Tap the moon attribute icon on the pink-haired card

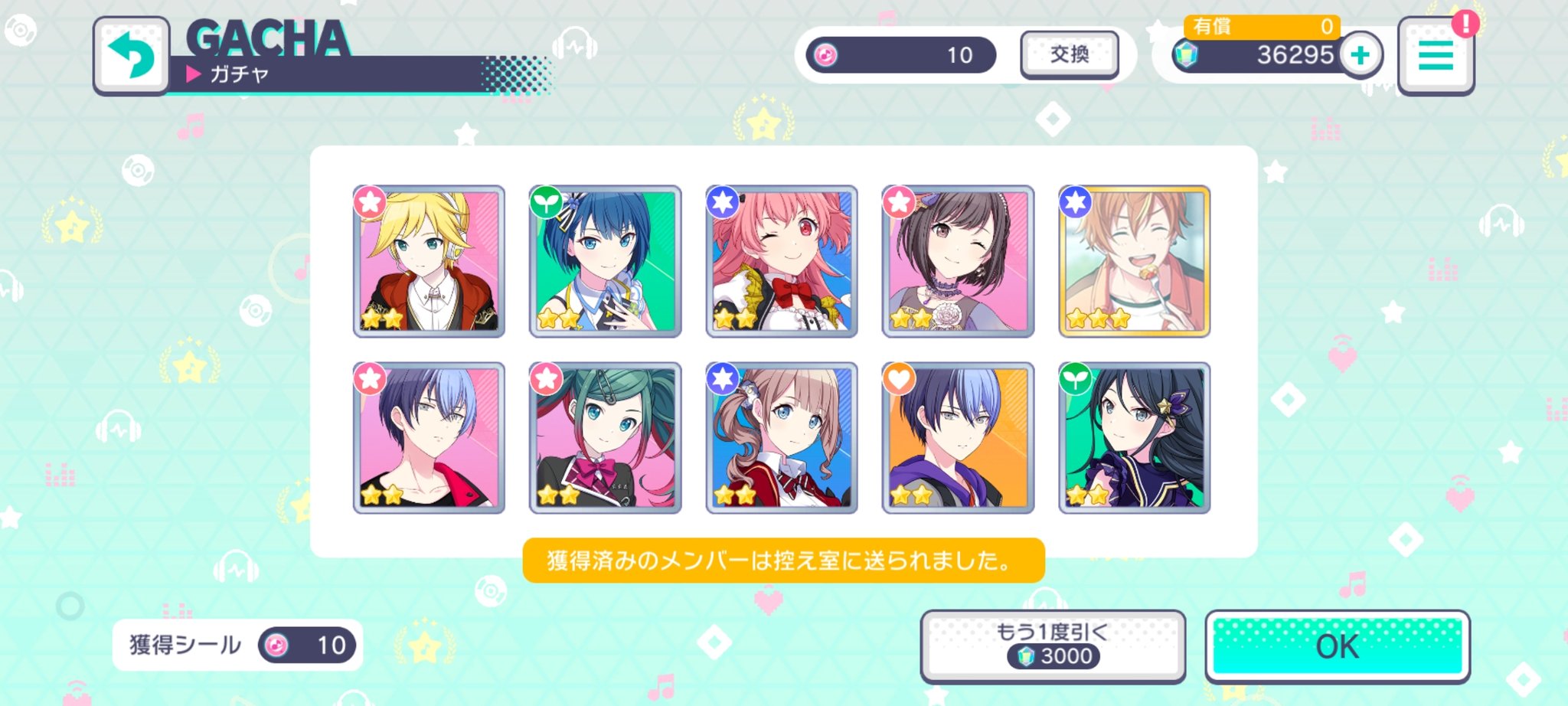pyautogui.click(x=723, y=203)
